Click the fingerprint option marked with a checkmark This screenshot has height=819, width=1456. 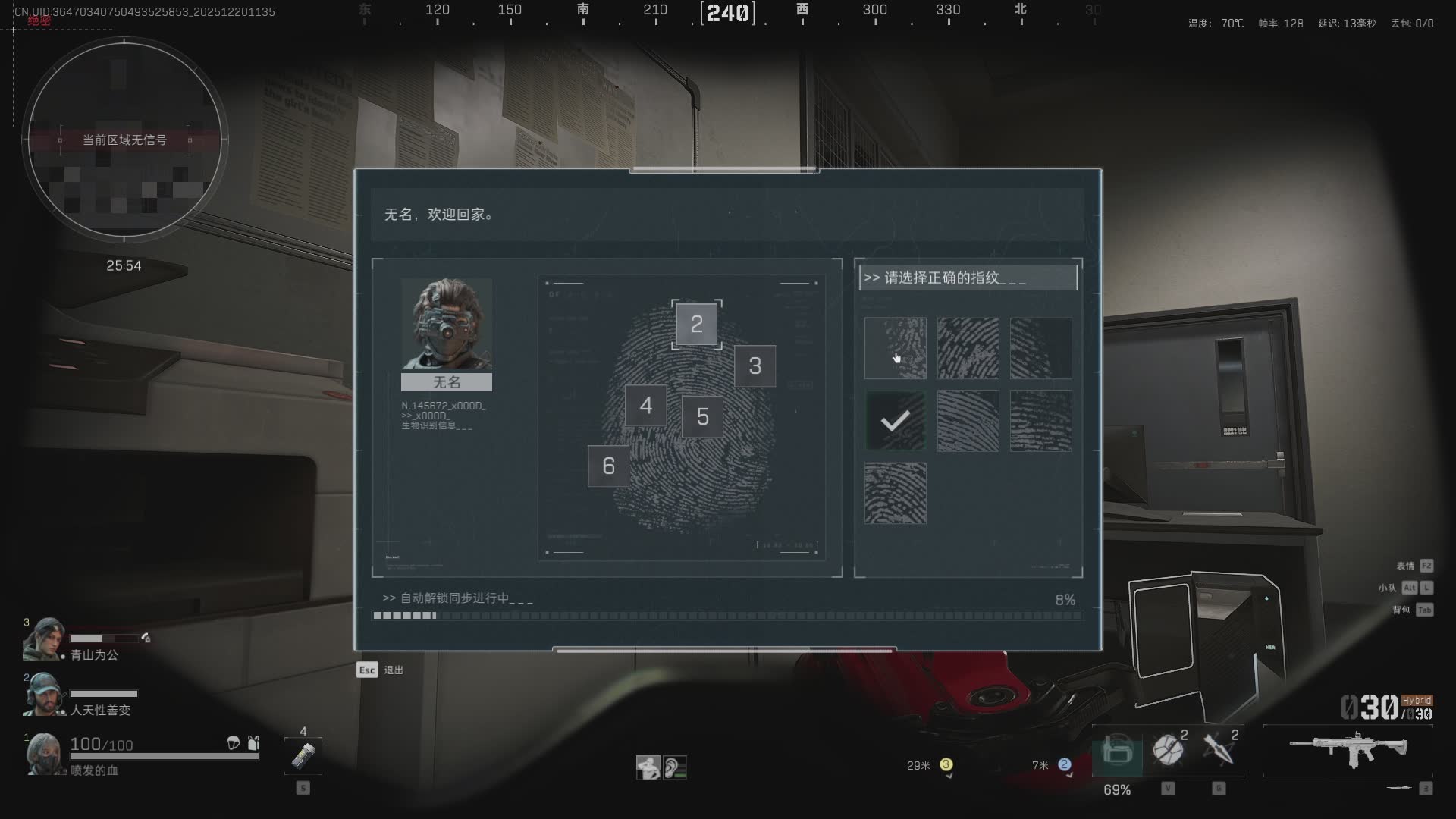[895, 421]
